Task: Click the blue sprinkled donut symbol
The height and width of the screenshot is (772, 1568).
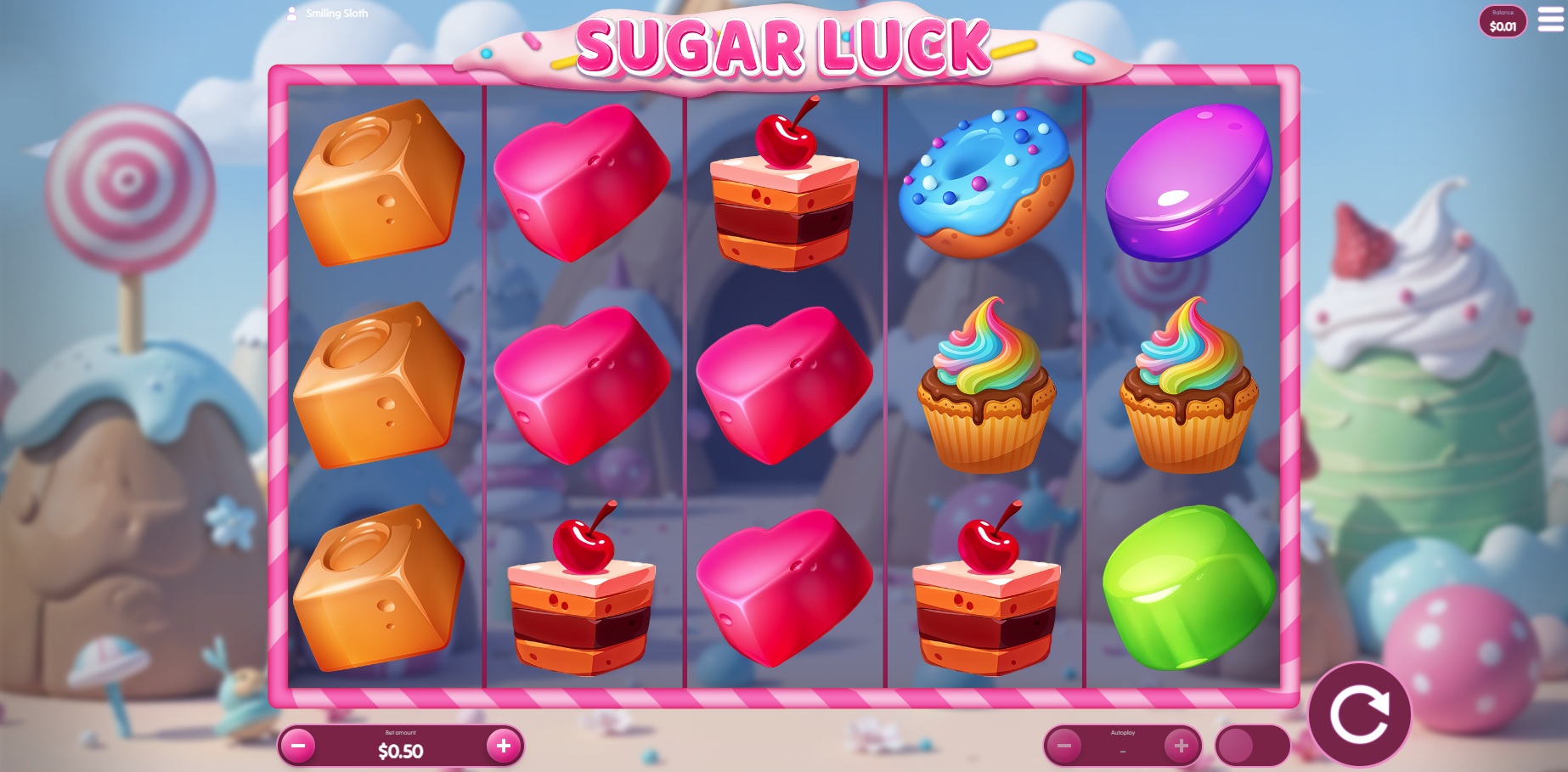Action: pos(986,183)
